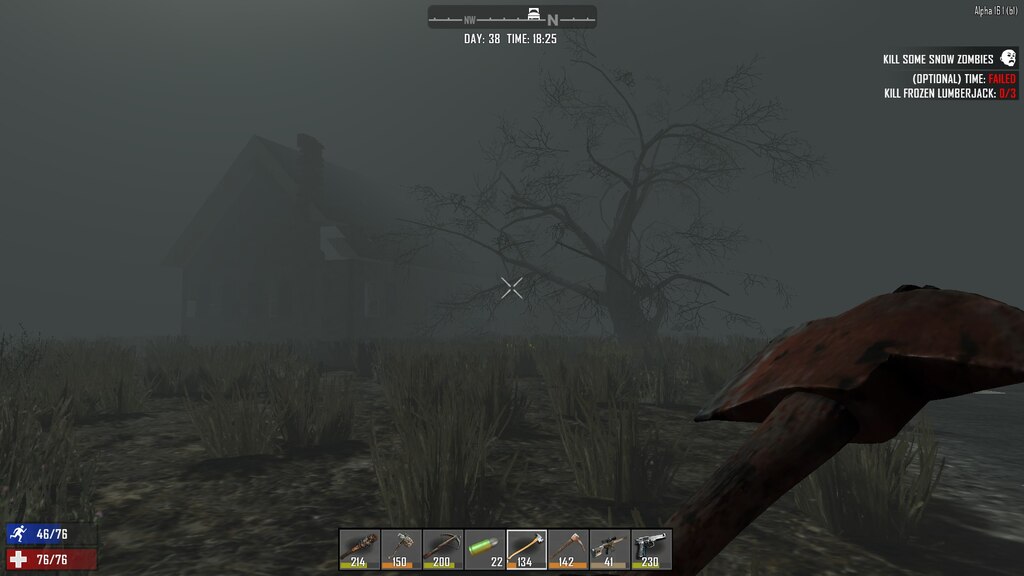The height and width of the screenshot is (576, 1024).
Task: Choose the green shell ammo slot
Action: click(x=485, y=549)
